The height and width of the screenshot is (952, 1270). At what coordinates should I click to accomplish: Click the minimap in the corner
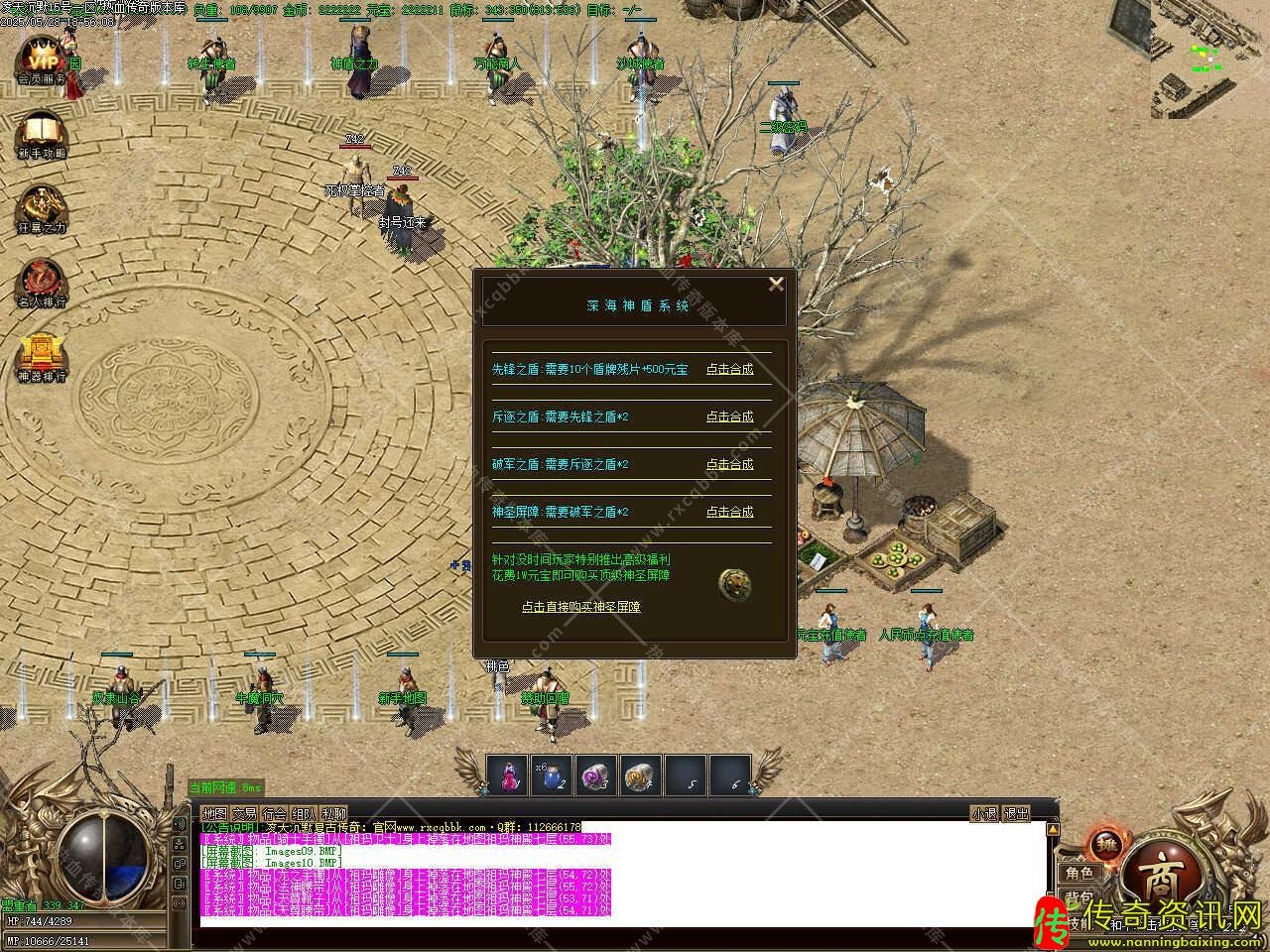(x=1208, y=58)
